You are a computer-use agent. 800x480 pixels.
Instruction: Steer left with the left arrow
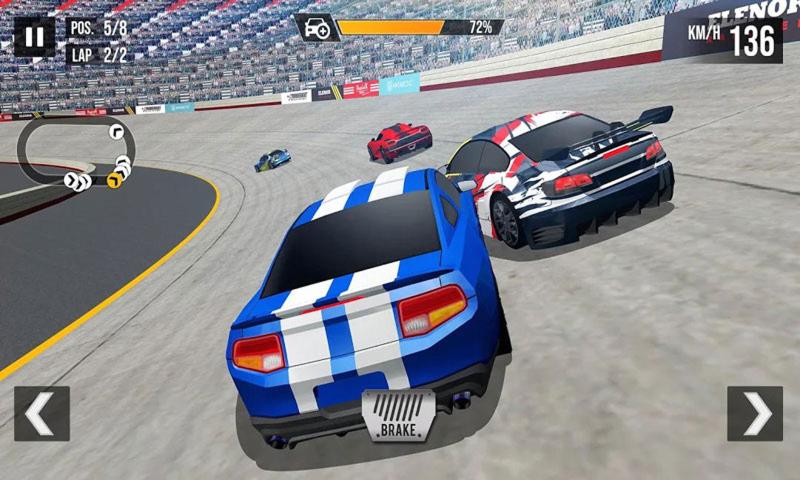coord(42,413)
